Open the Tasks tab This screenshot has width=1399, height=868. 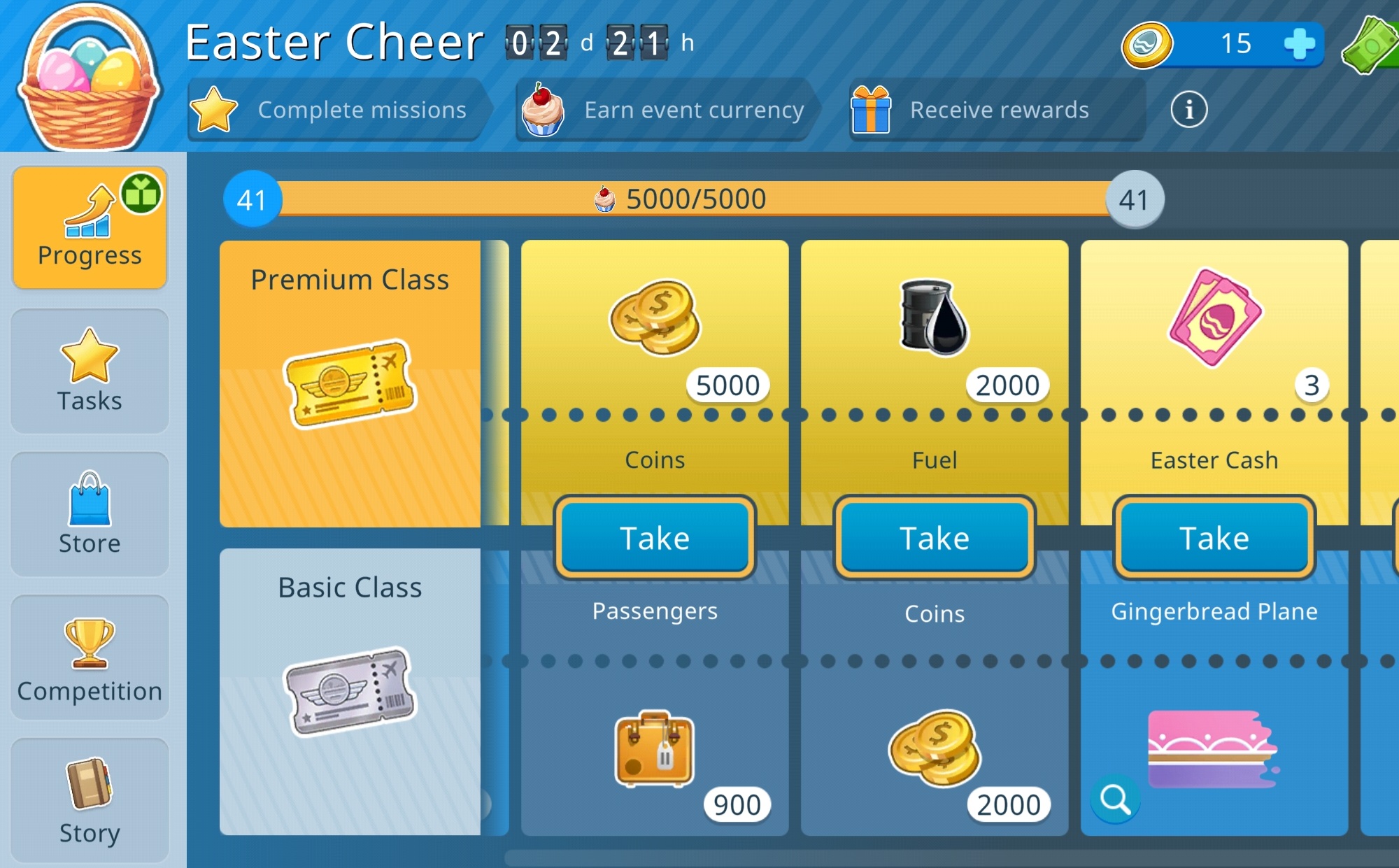click(90, 371)
